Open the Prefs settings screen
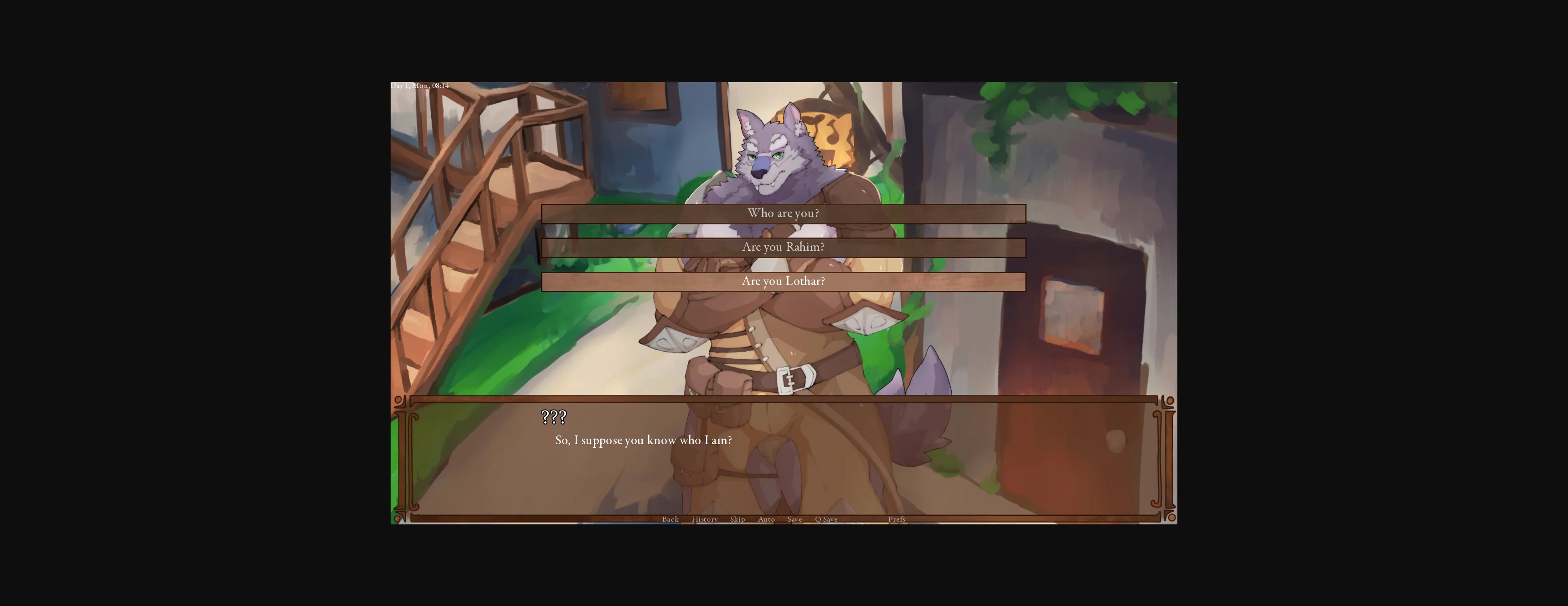The image size is (1568, 606). (x=897, y=519)
